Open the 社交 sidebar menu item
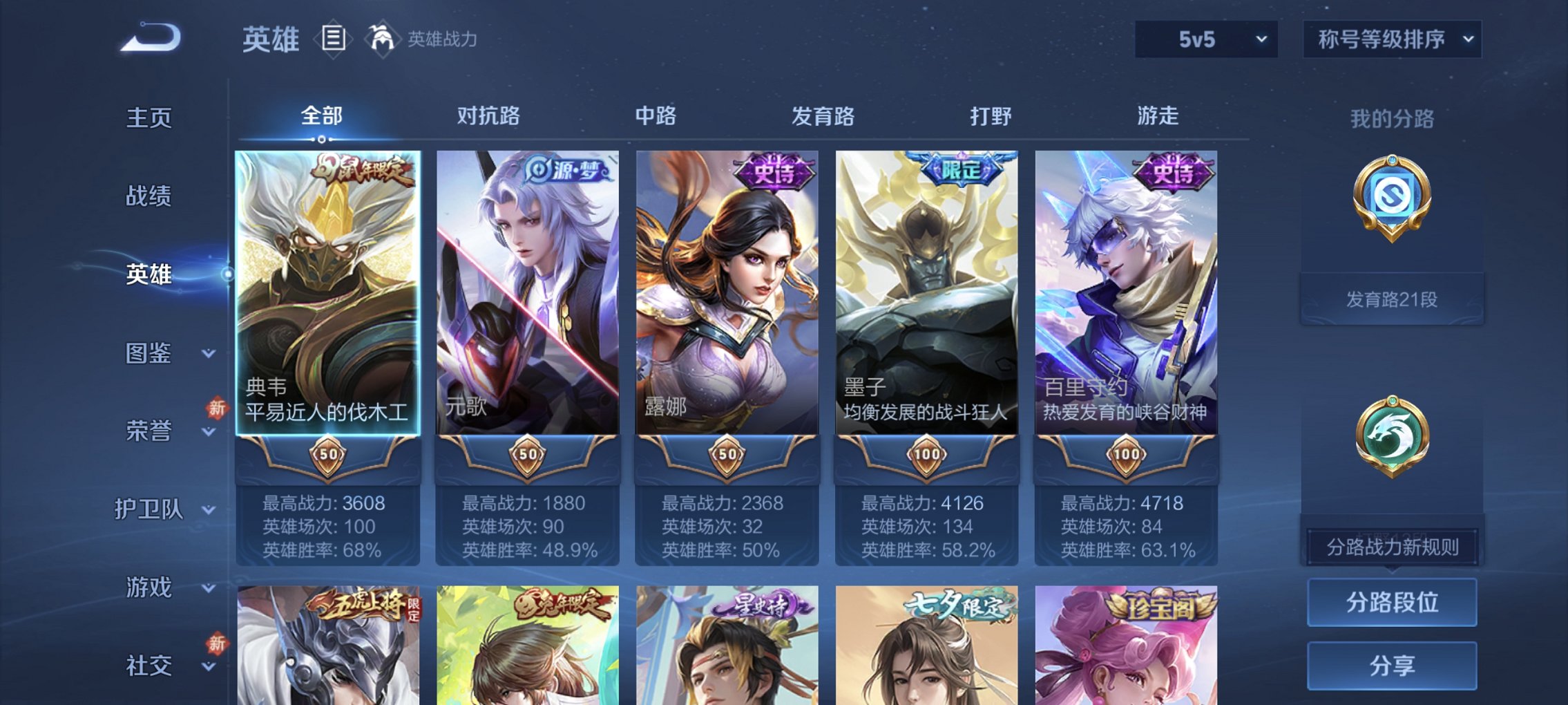Image resolution: width=1568 pixels, height=705 pixels. pos(149,666)
